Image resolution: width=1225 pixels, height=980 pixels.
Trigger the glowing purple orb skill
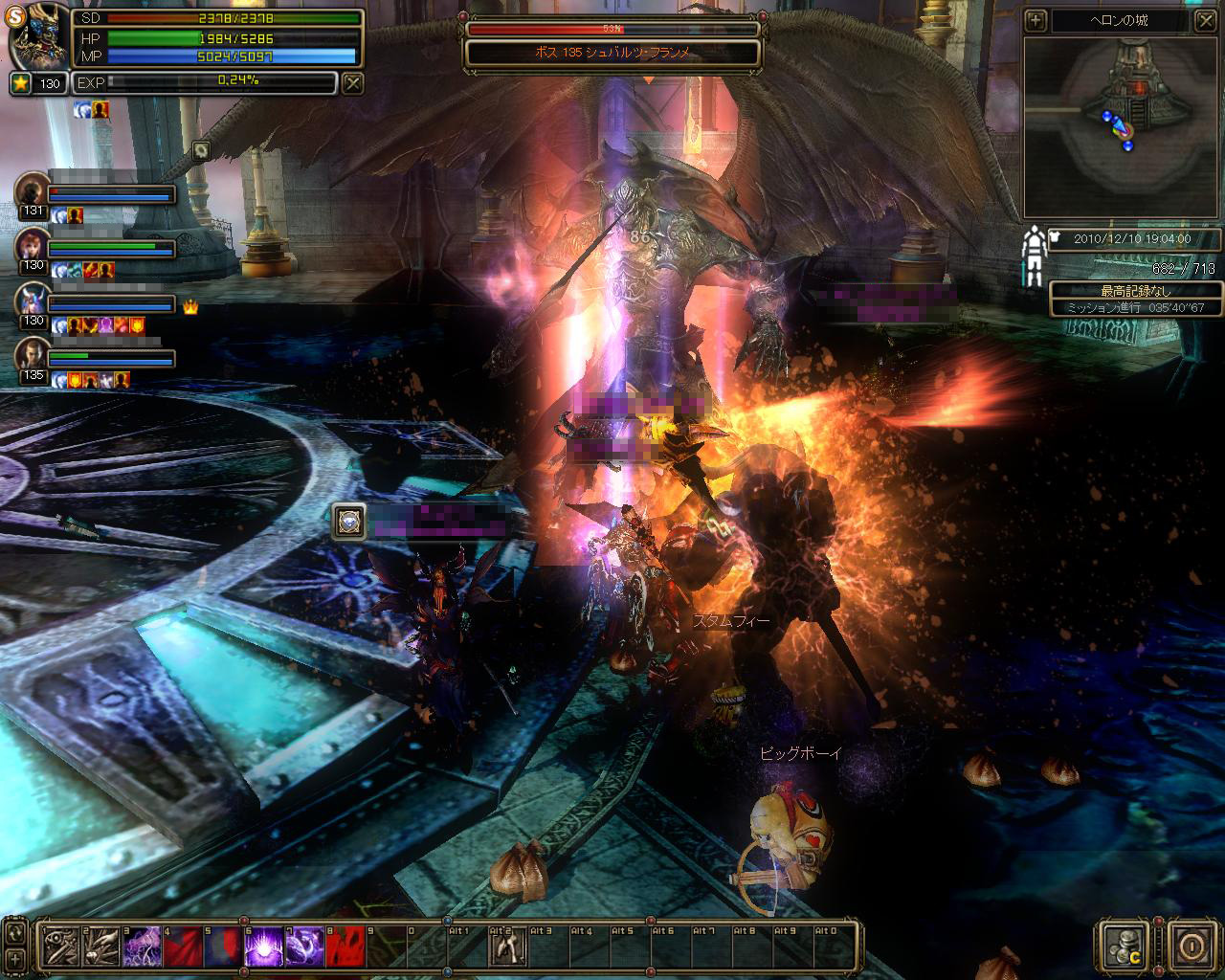(263, 946)
